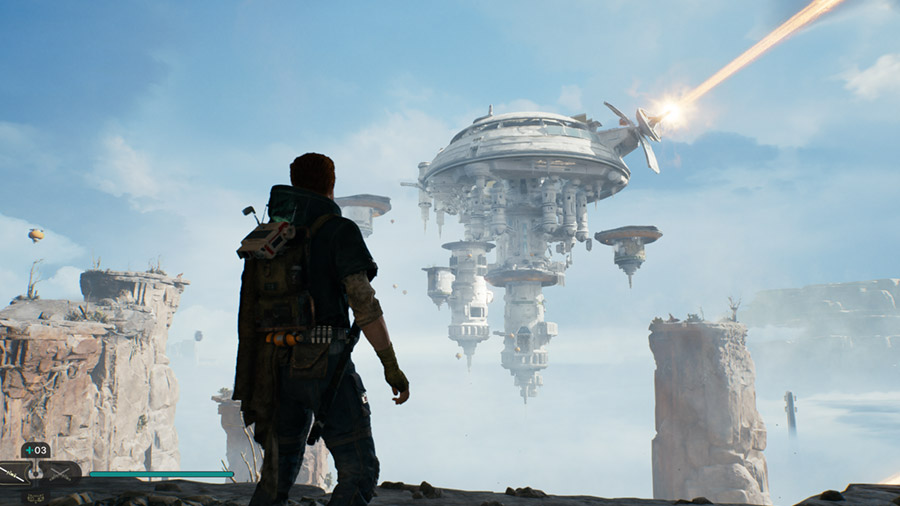Use the stim canister heal icon
This screenshot has width=900, height=506.
pos(35,450)
